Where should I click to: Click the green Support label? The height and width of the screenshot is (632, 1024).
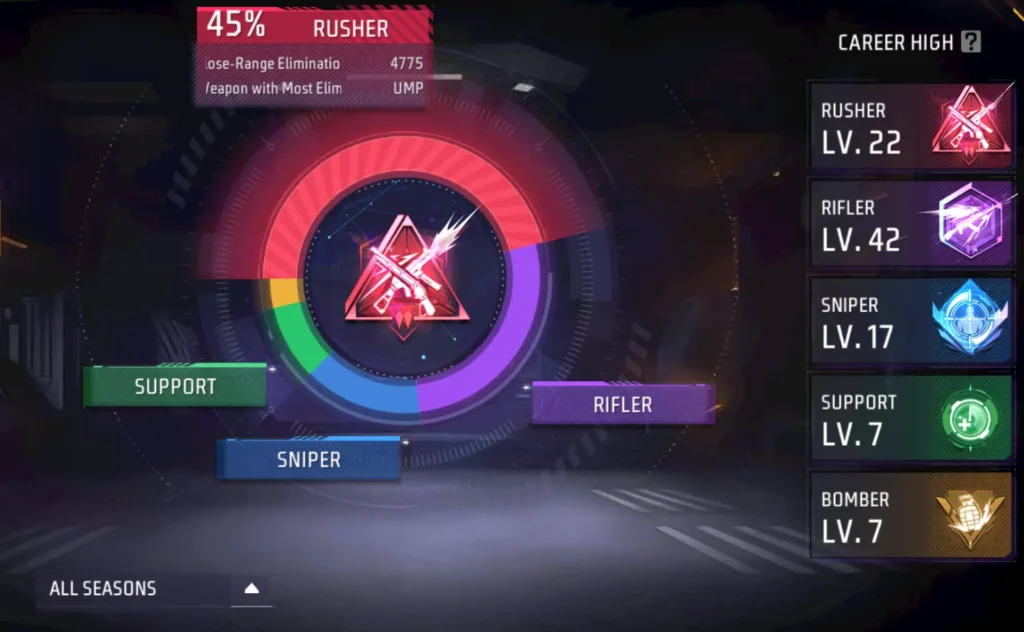(x=175, y=386)
